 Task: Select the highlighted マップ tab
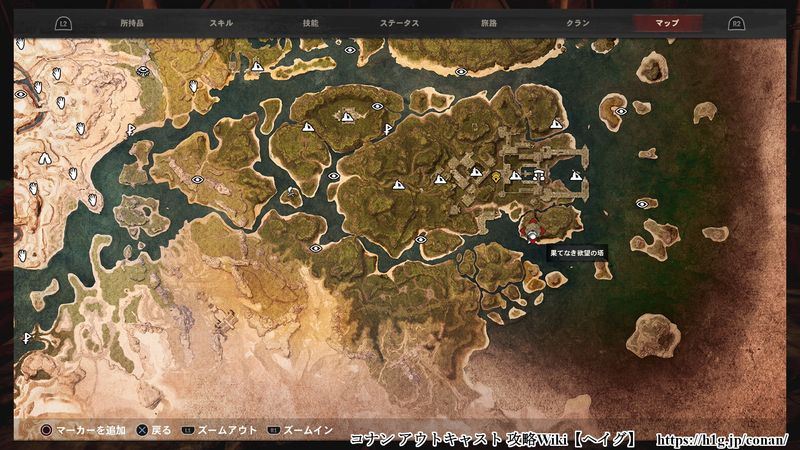tap(667, 21)
